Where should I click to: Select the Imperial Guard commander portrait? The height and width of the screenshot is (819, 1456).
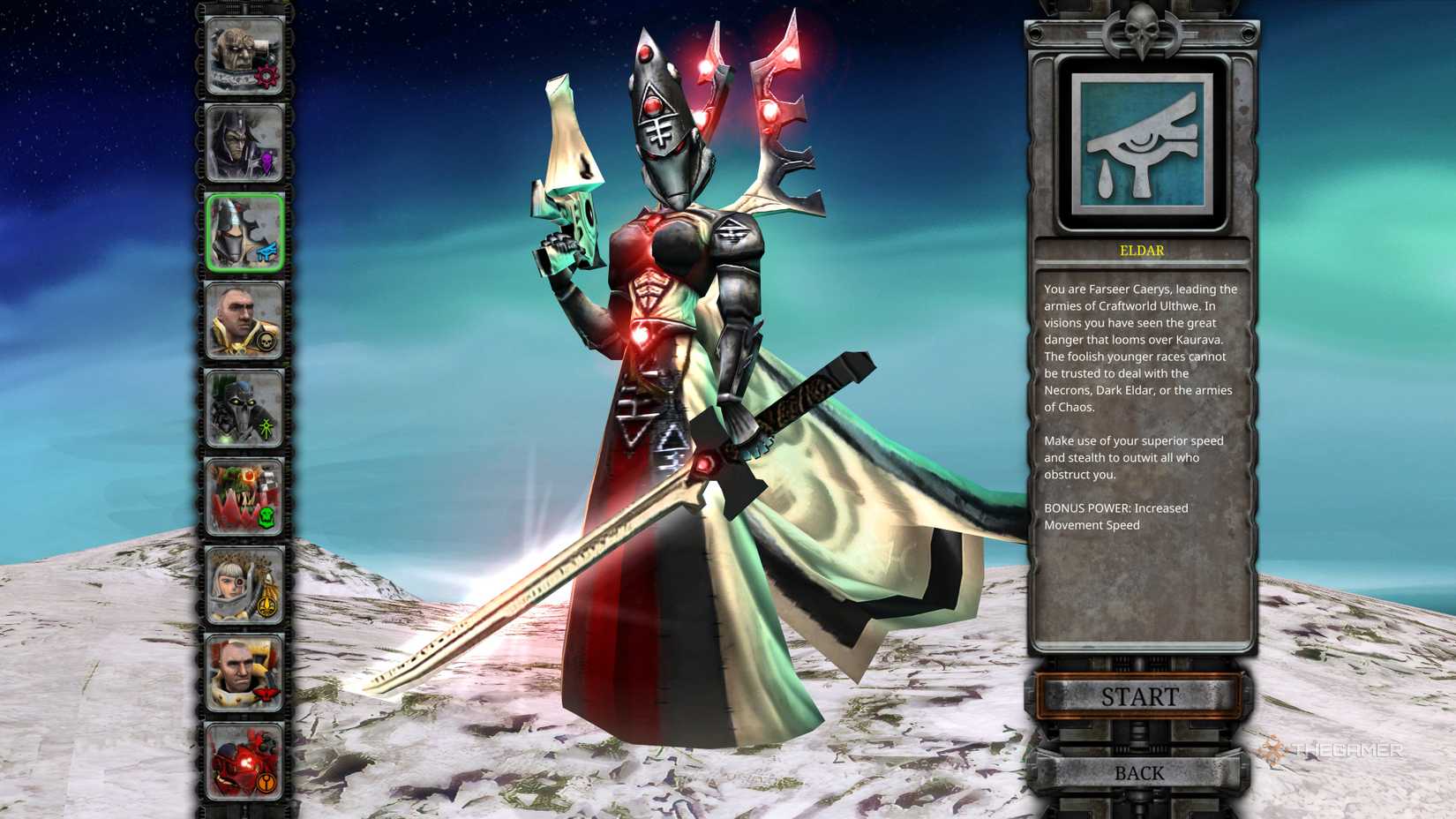(x=243, y=319)
